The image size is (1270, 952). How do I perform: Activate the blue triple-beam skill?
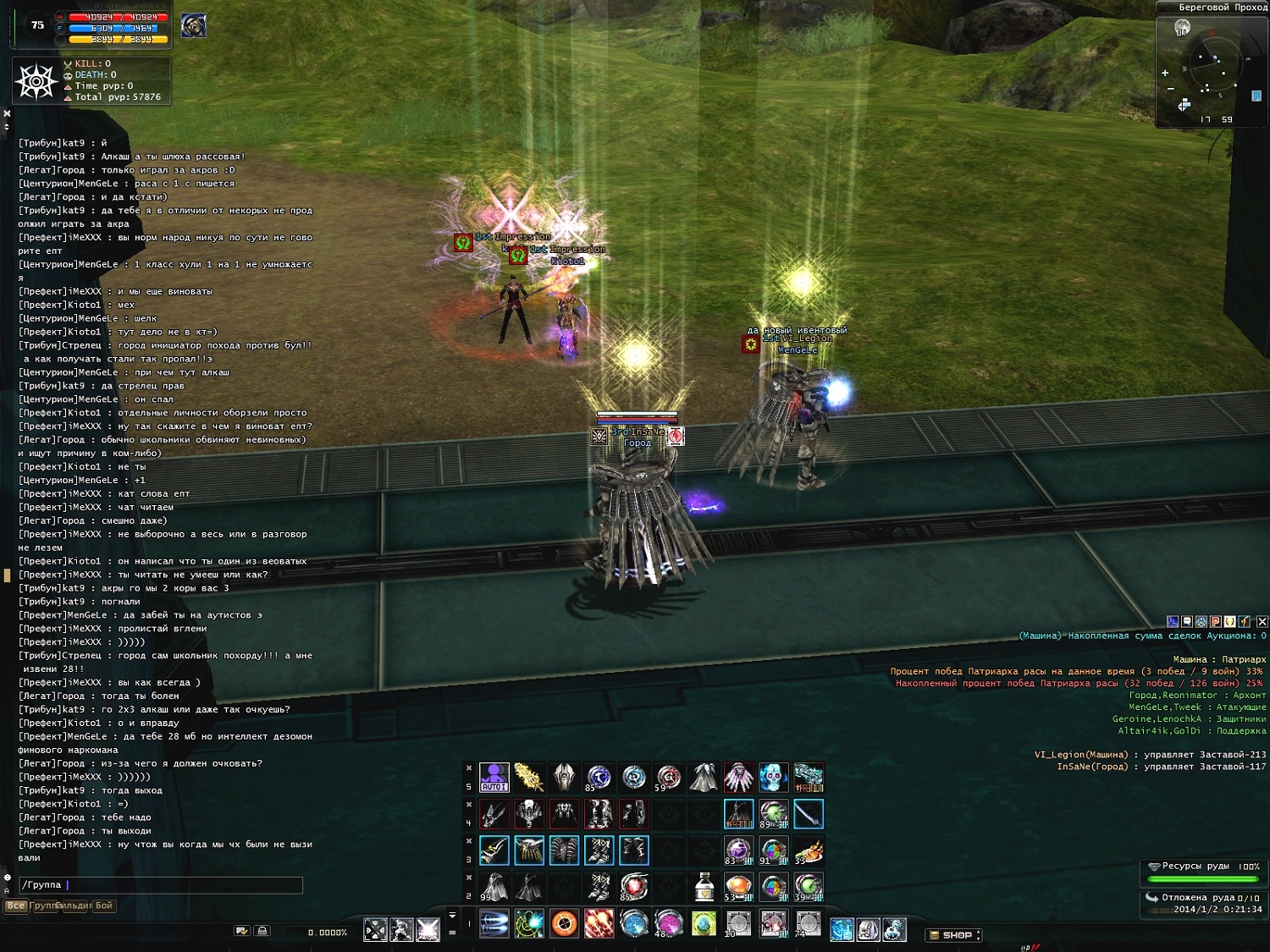tap(494, 923)
